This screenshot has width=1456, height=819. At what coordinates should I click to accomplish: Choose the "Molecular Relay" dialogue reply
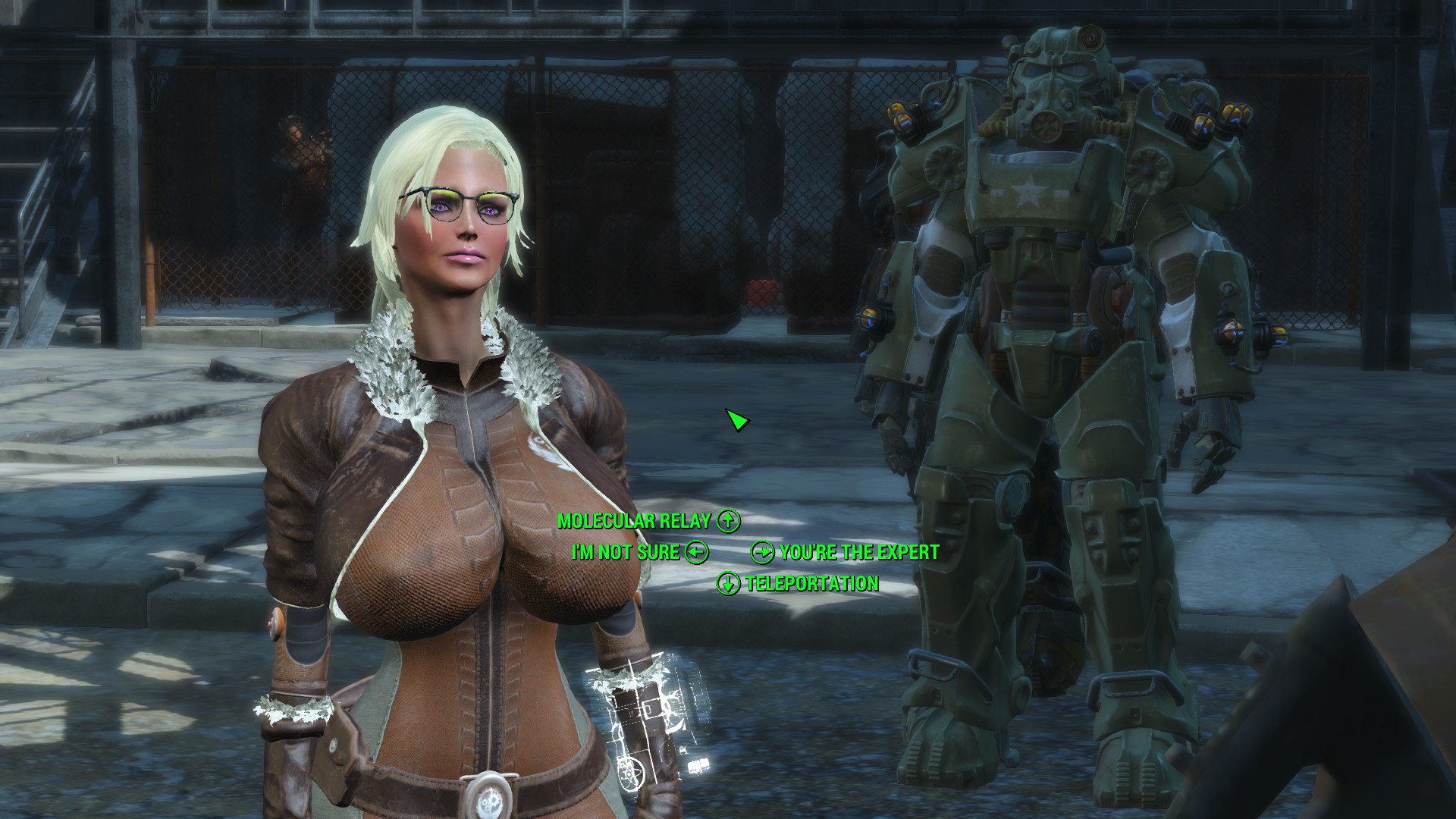[634, 521]
